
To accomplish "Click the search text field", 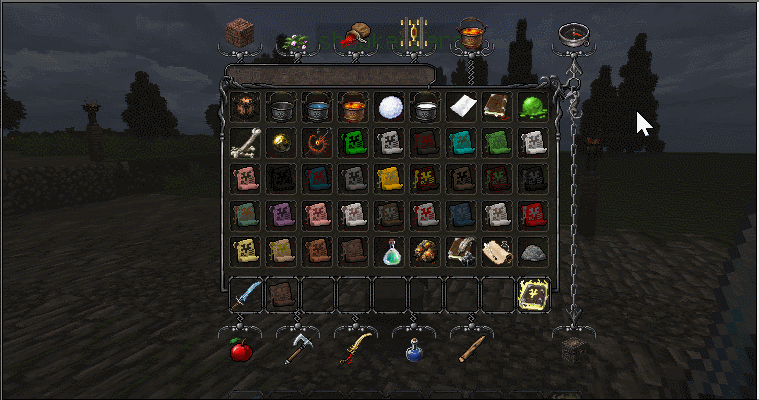I will (x=330, y=74).
